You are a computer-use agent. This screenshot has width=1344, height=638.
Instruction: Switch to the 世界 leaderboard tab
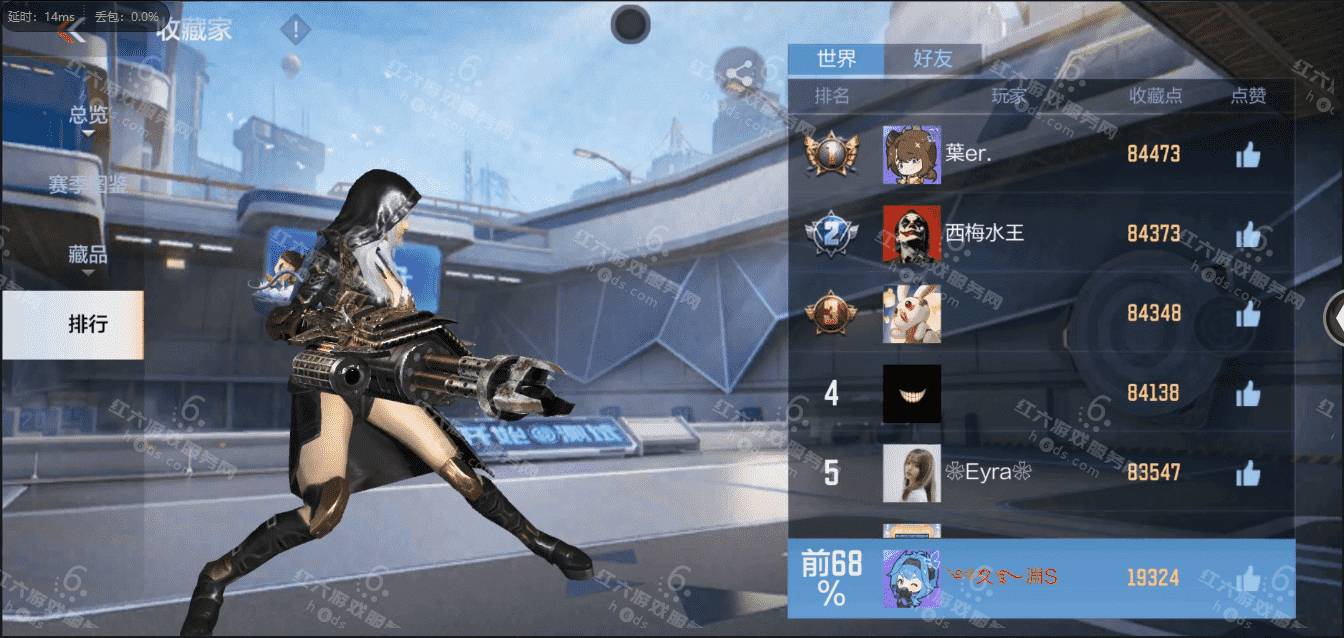click(836, 59)
